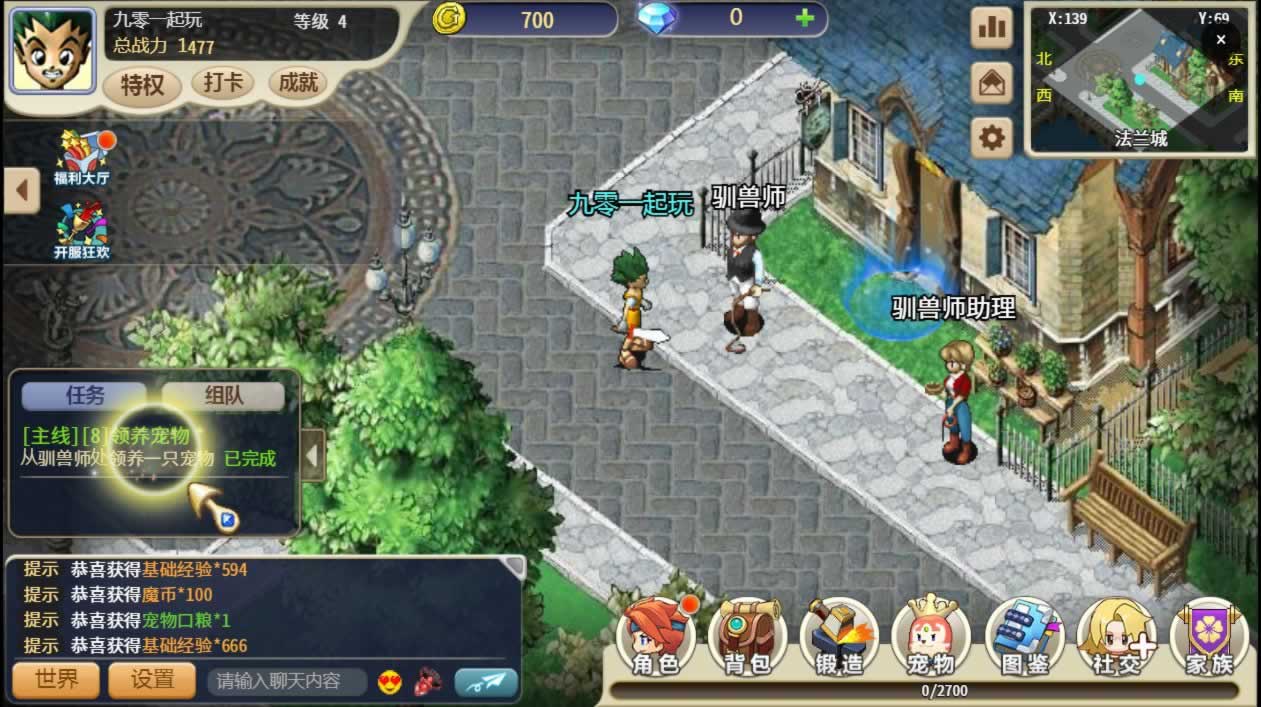Open the 宠物 pet menu
Screen dimensions: 1261x707
(x=931, y=636)
